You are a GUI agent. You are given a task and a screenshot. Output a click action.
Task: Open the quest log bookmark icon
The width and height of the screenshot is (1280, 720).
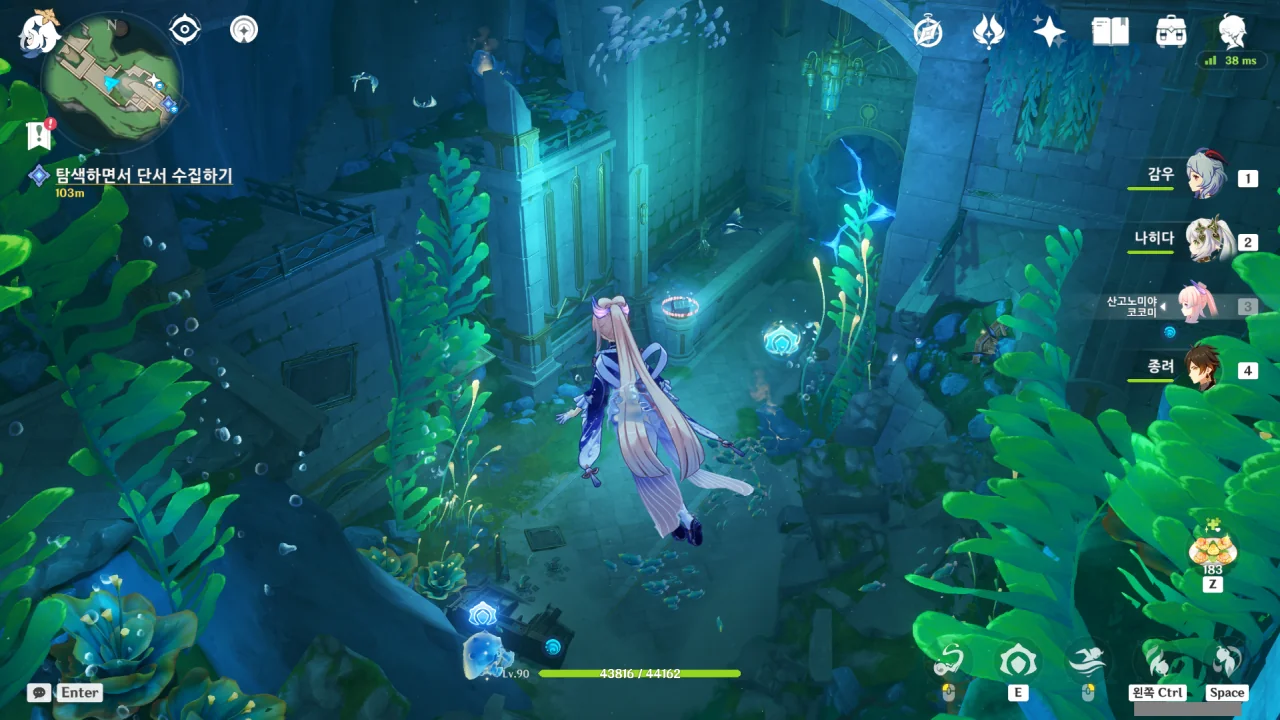(39, 134)
